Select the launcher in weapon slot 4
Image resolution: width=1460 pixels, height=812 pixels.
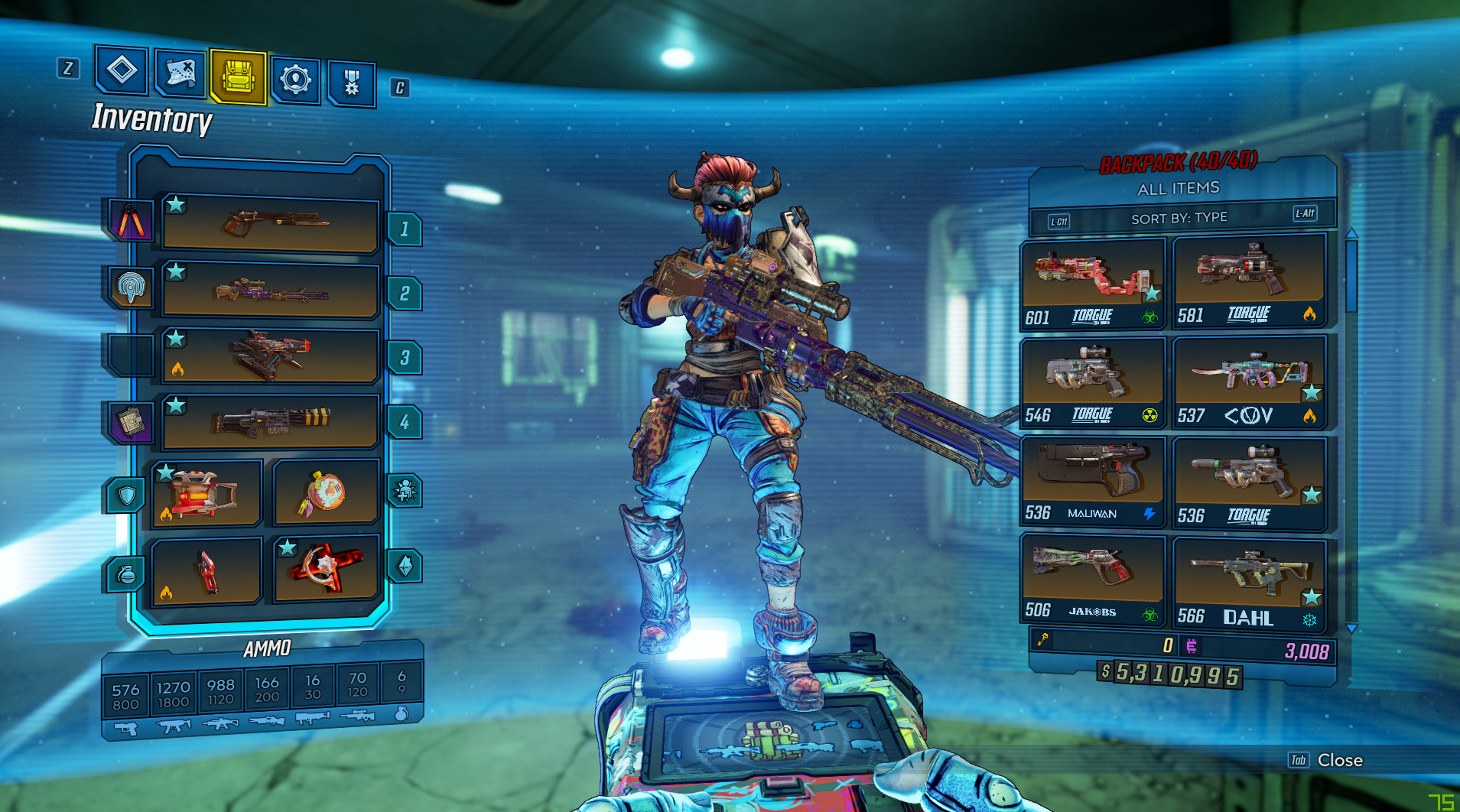point(271,421)
